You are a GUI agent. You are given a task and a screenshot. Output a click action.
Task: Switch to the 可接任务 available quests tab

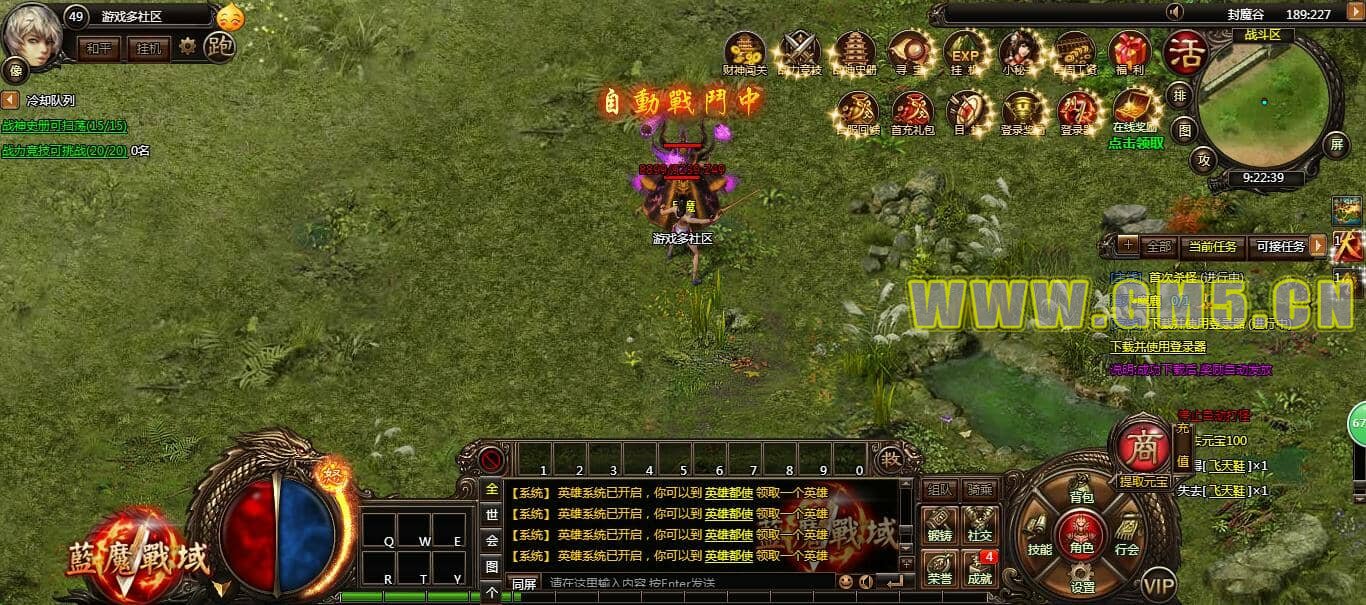point(1279,246)
